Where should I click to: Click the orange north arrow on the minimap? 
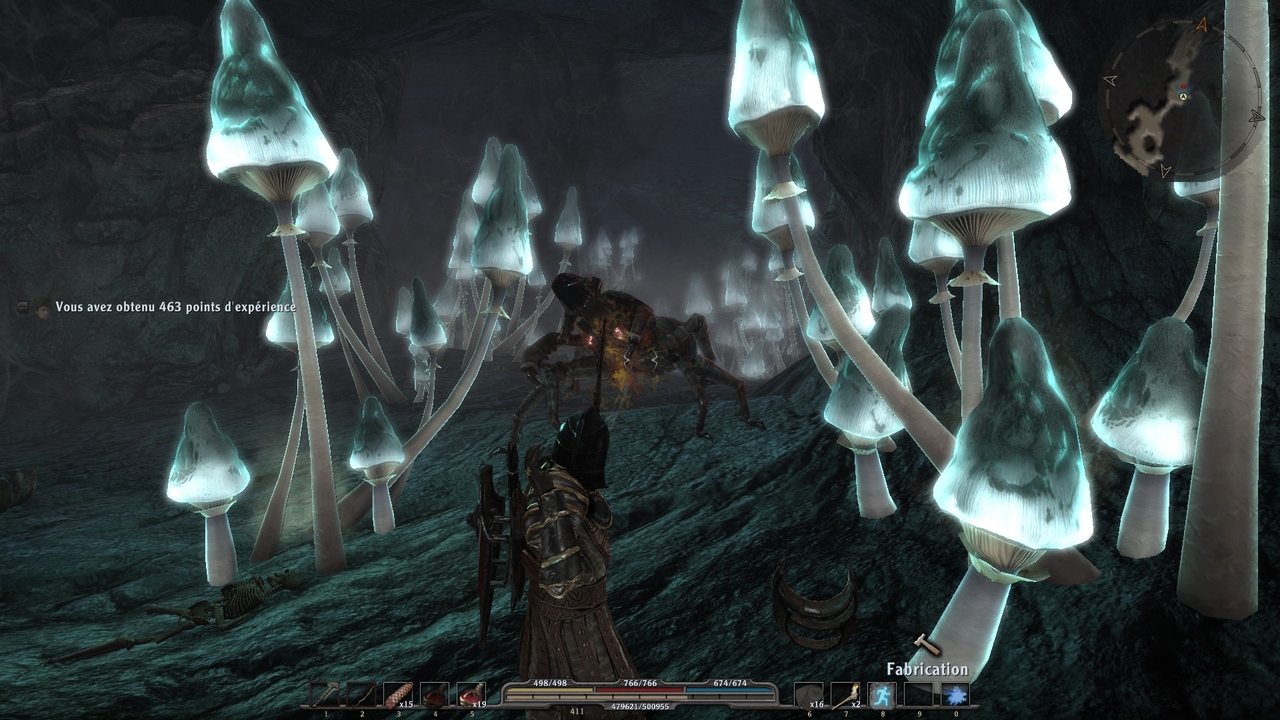pyautogui.click(x=1201, y=23)
